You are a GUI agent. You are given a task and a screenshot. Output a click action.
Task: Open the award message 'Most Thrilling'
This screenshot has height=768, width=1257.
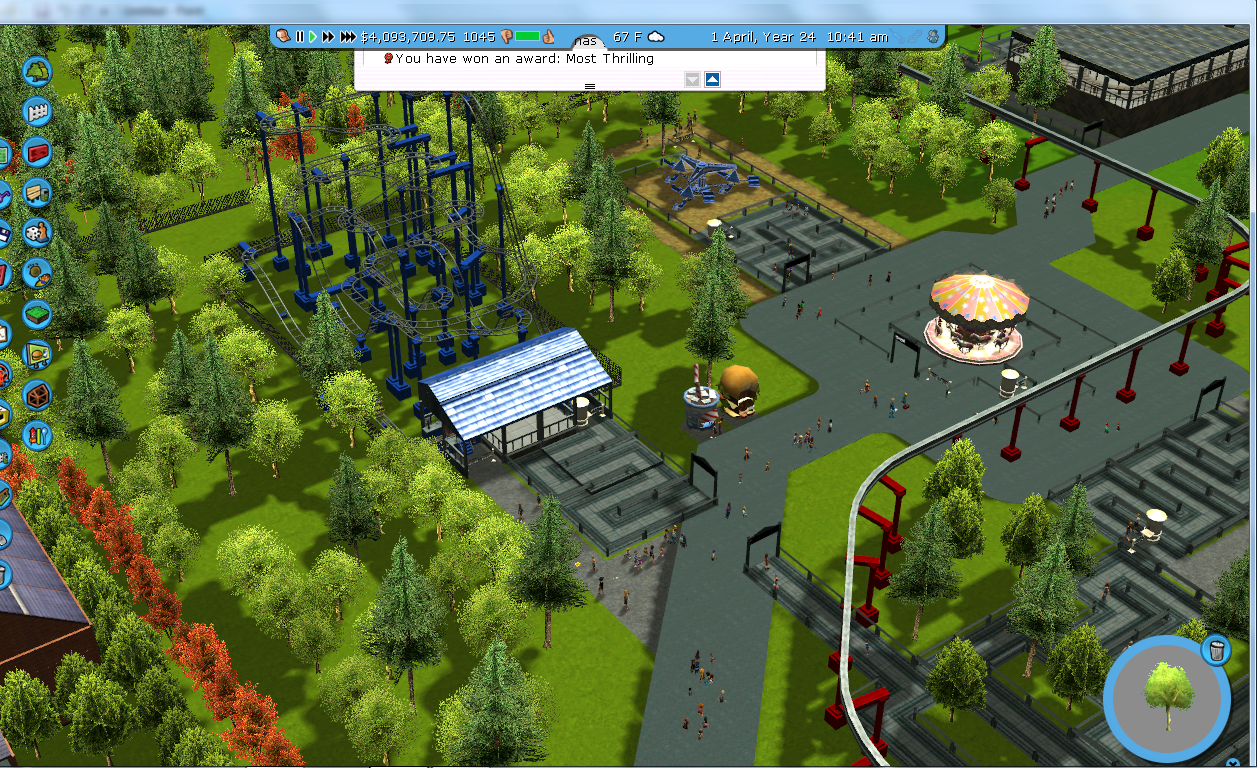coord(524,59)
